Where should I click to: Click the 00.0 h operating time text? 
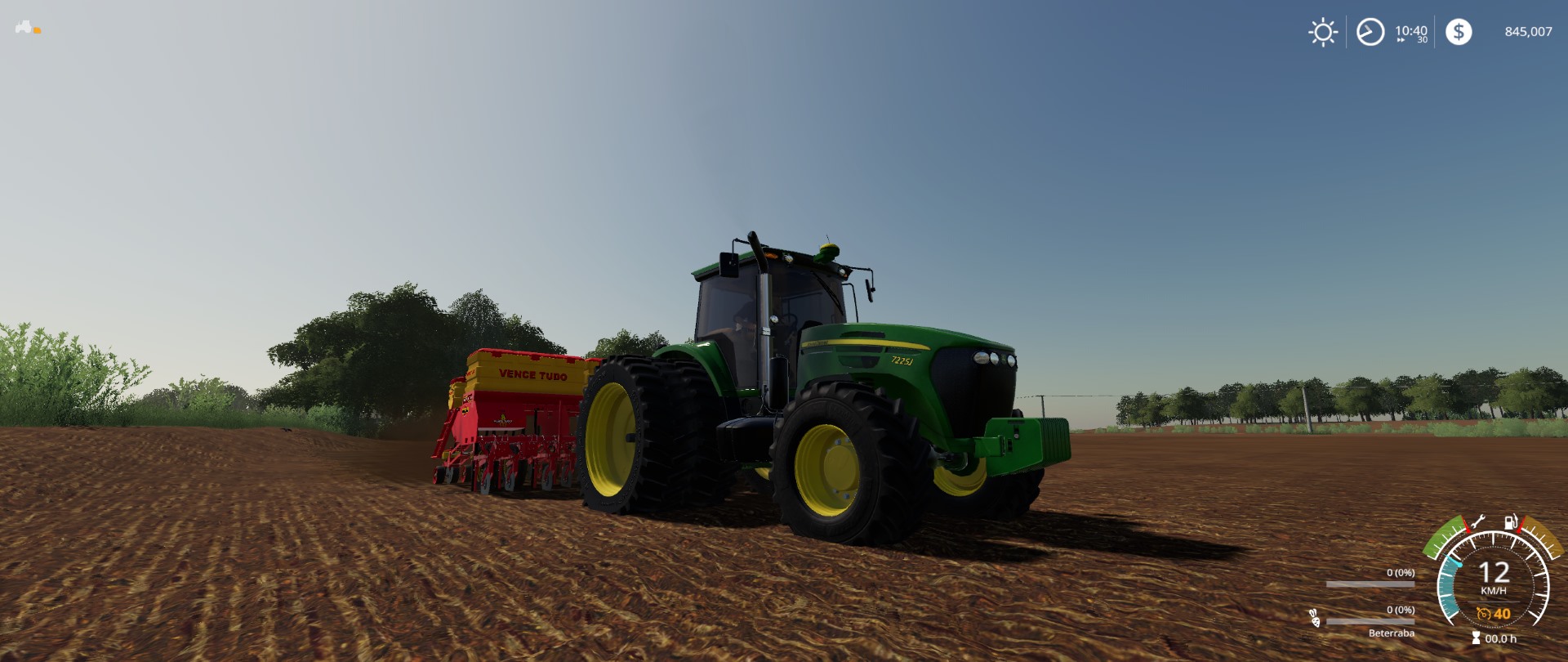(x=1500, y=639)
